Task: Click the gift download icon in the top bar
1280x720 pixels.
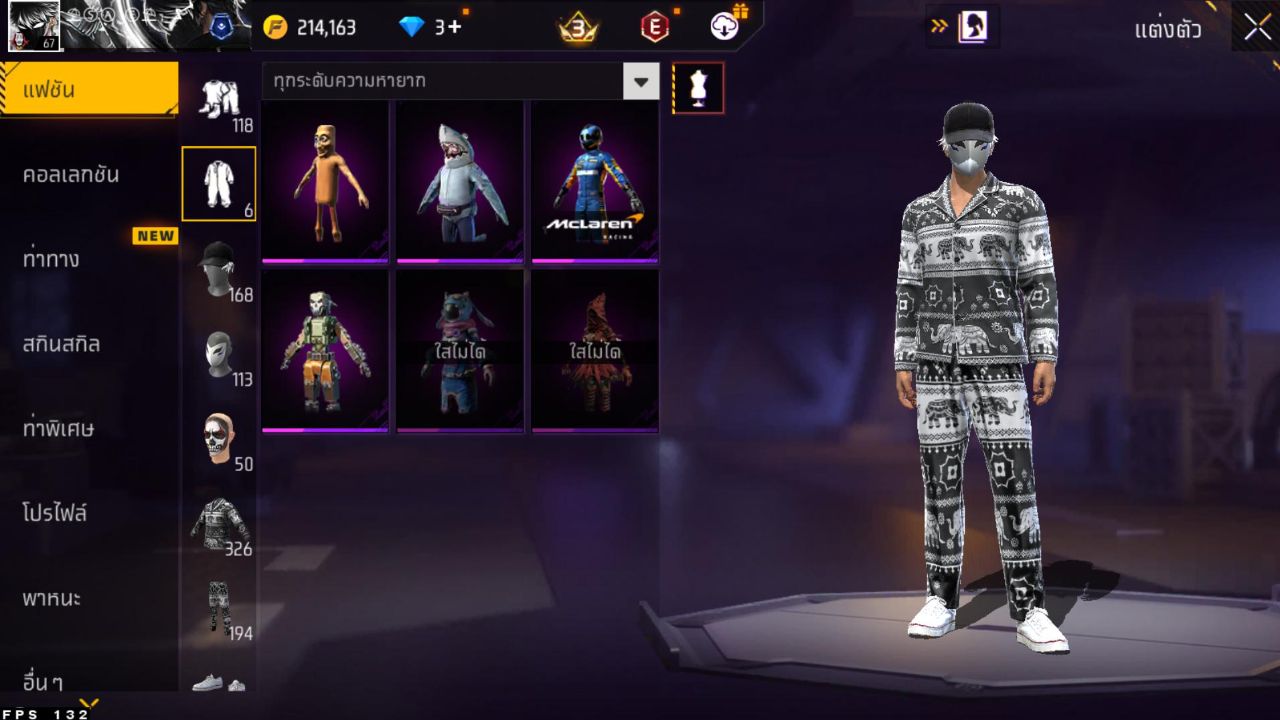Action: coord(723,27)
